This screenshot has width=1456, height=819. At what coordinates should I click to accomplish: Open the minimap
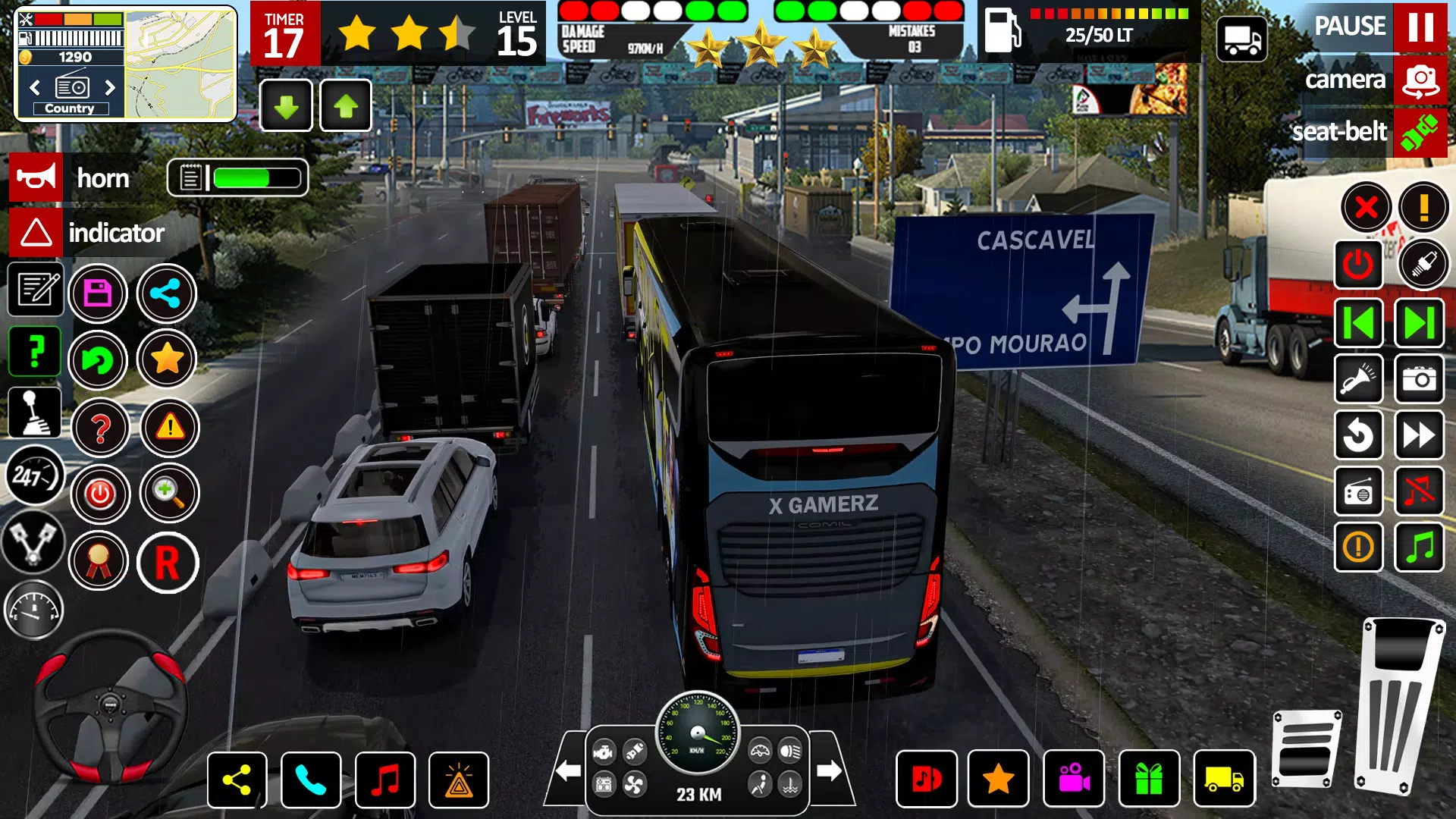(180, 64)
